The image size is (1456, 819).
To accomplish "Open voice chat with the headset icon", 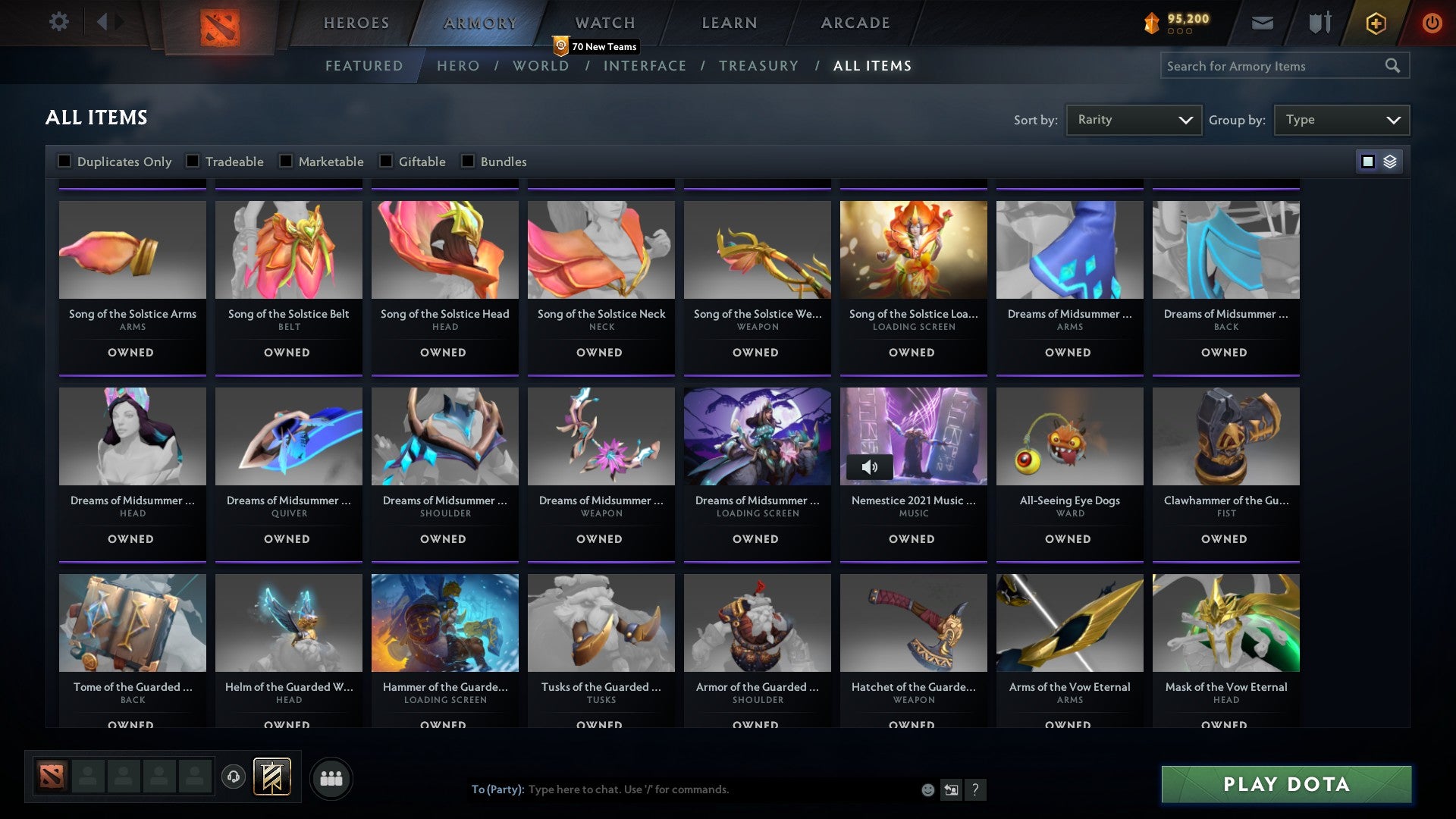I will tap(232, 777).
